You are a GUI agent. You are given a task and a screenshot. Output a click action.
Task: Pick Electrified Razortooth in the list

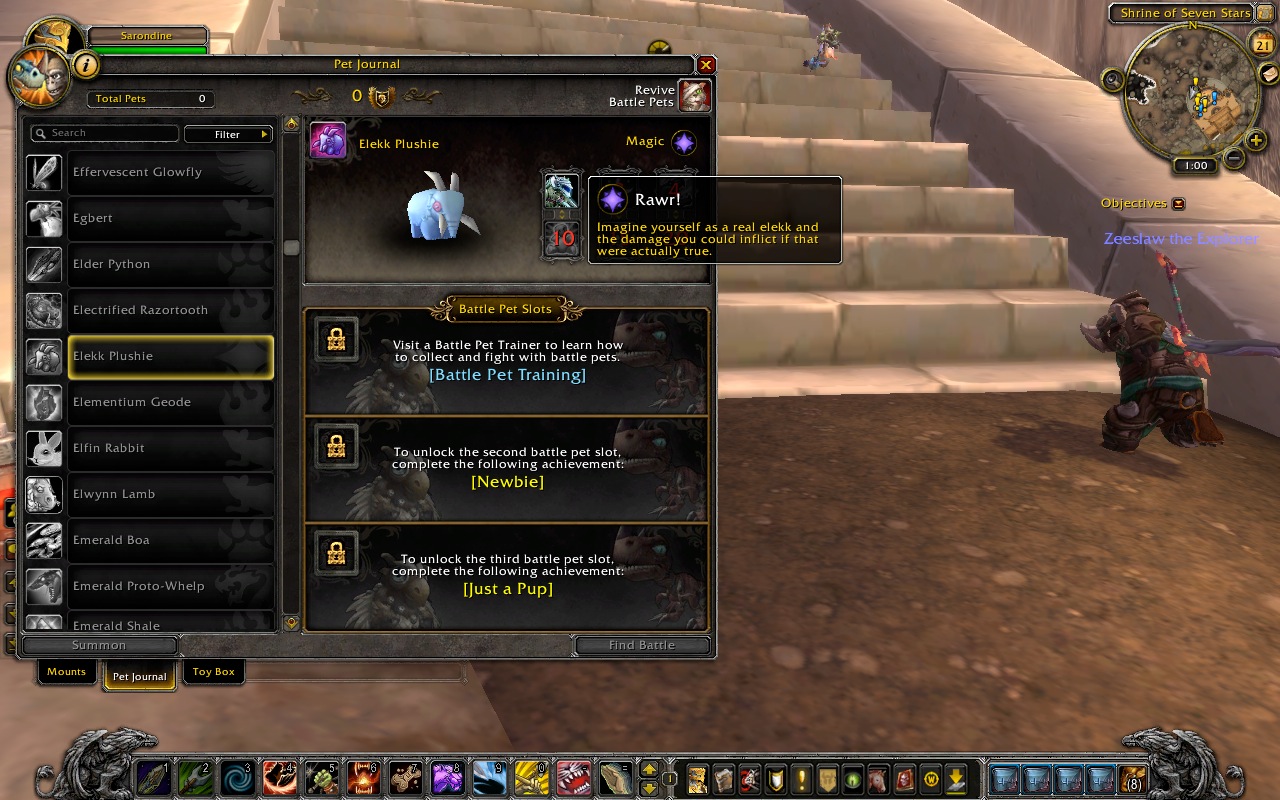click(170, 310)
